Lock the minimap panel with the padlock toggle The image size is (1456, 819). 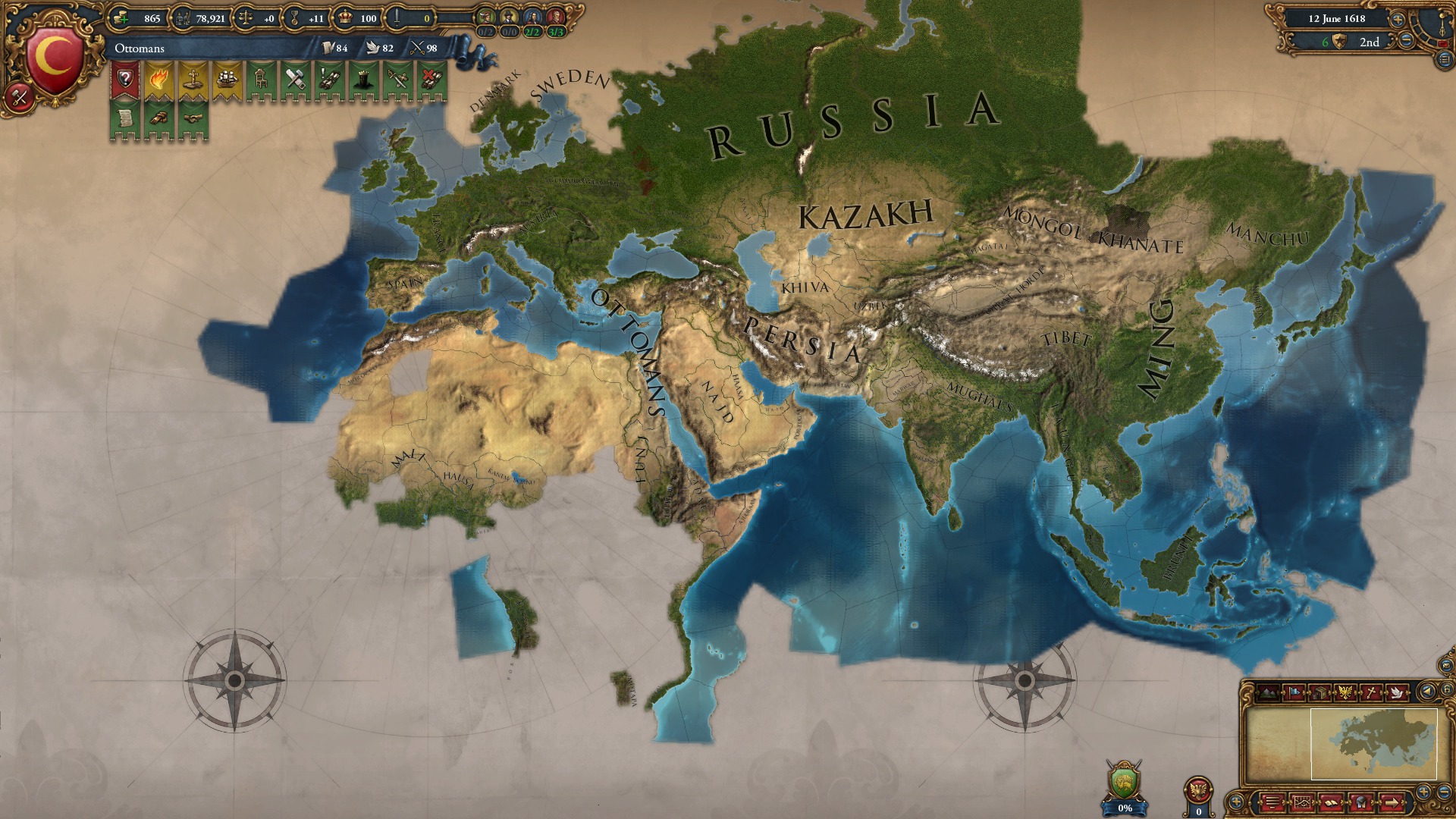coord(1447,690)
